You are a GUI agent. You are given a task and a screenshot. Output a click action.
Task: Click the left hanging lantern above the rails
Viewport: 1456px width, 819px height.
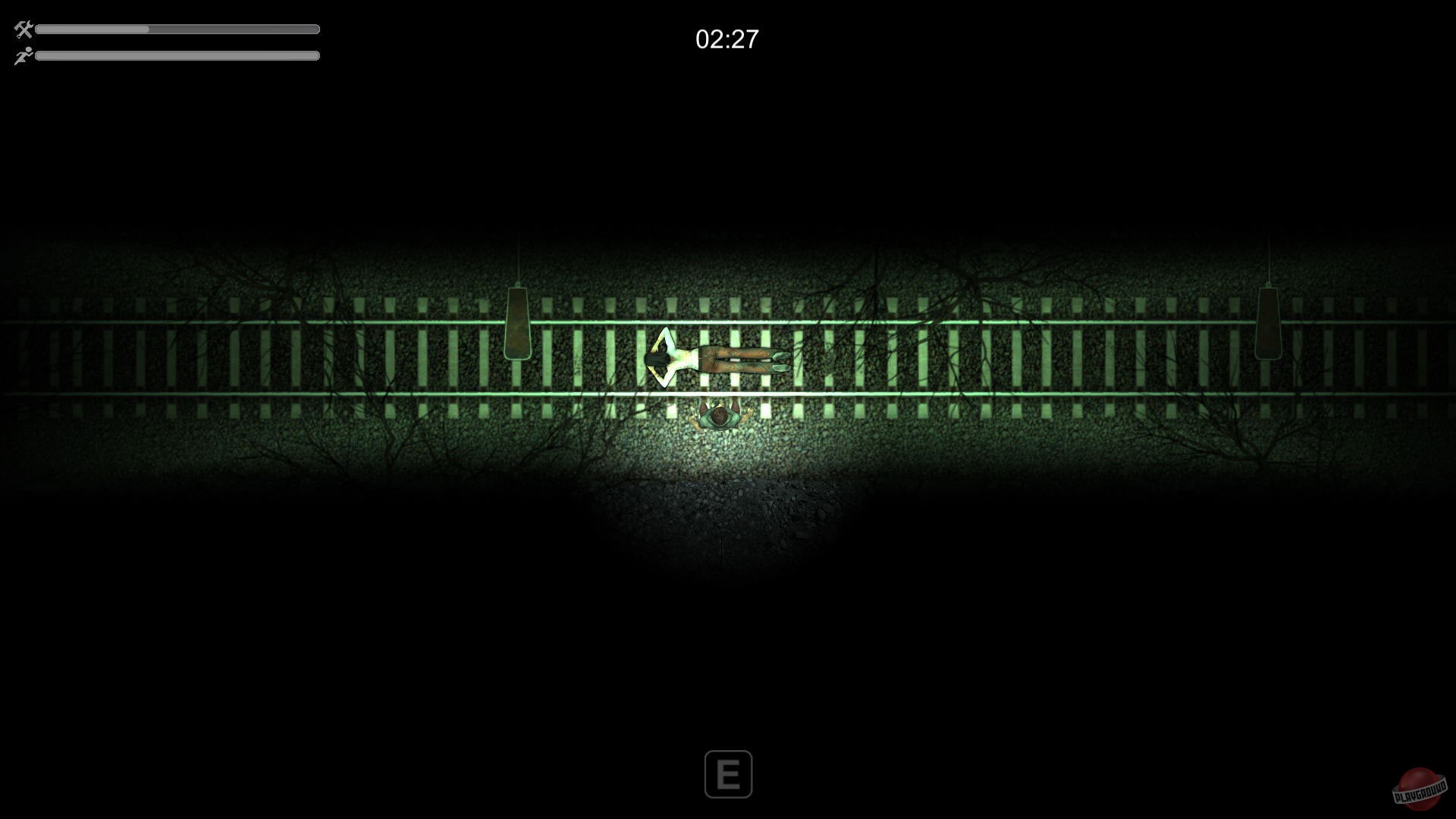click(518, 325)
